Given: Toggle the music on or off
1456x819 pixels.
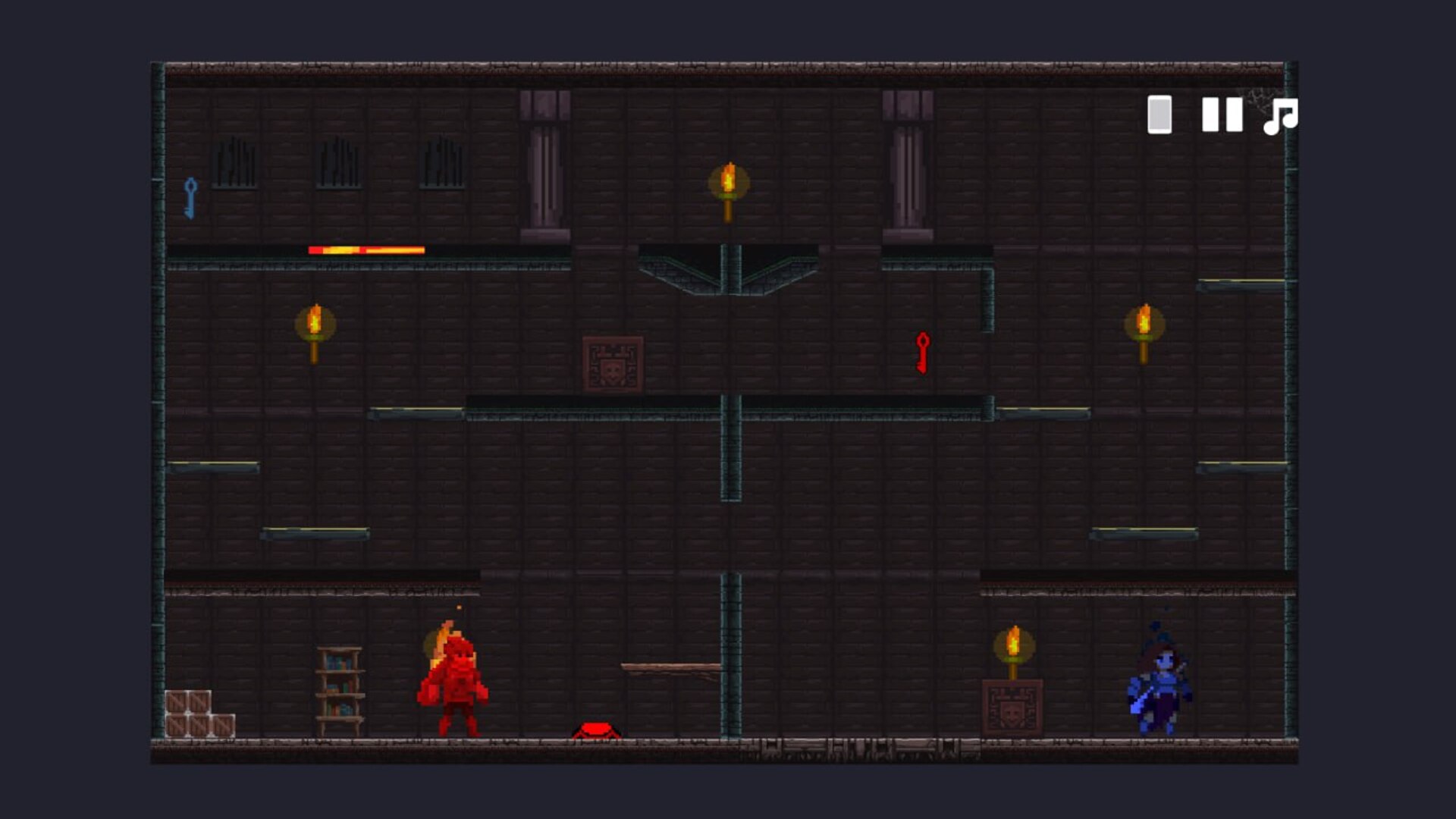Looking at the screenshot, I should pyautogui.click(x=1282, y=116).
